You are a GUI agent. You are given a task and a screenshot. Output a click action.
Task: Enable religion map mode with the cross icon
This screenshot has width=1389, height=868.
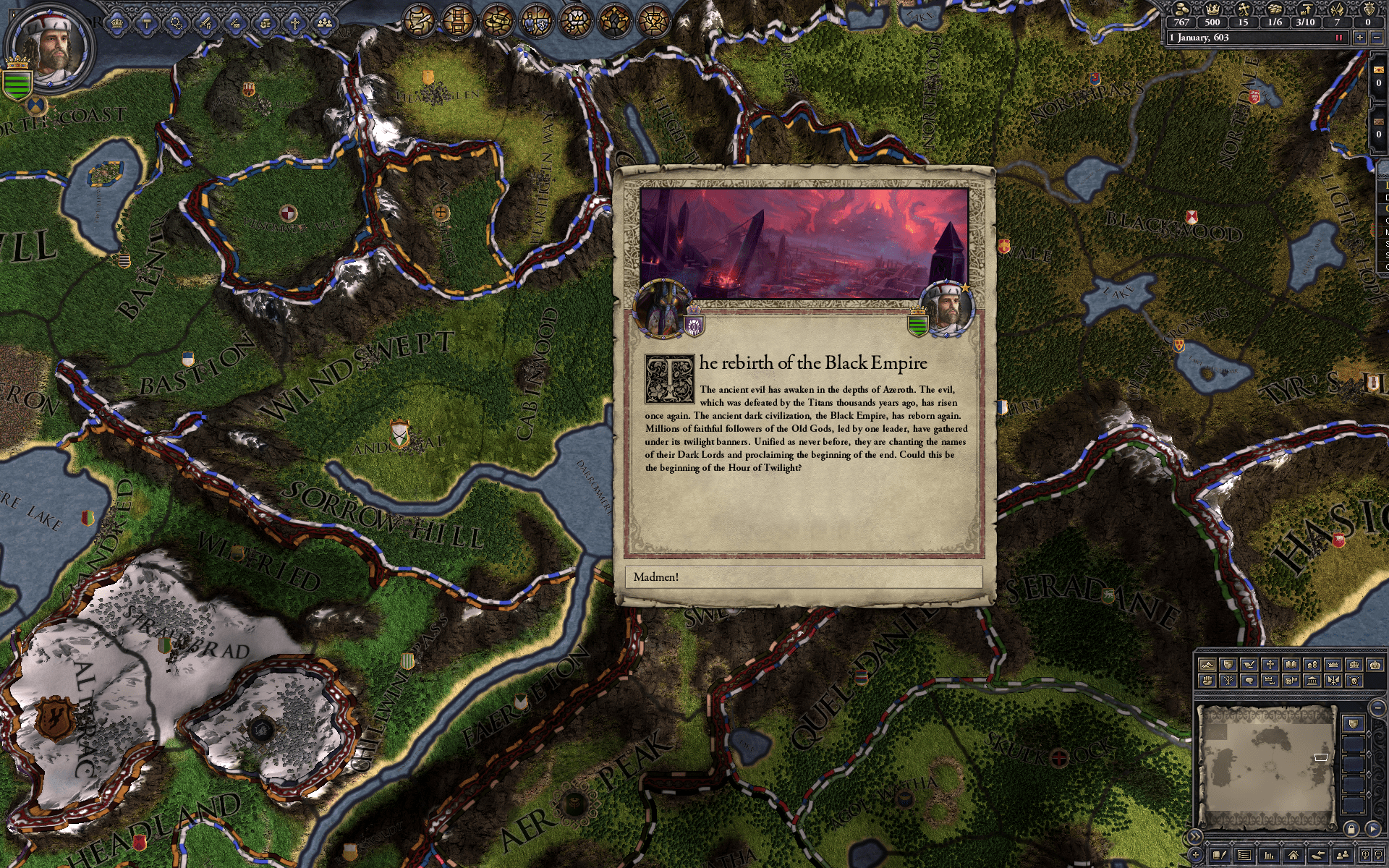[x=1270, y=664]
